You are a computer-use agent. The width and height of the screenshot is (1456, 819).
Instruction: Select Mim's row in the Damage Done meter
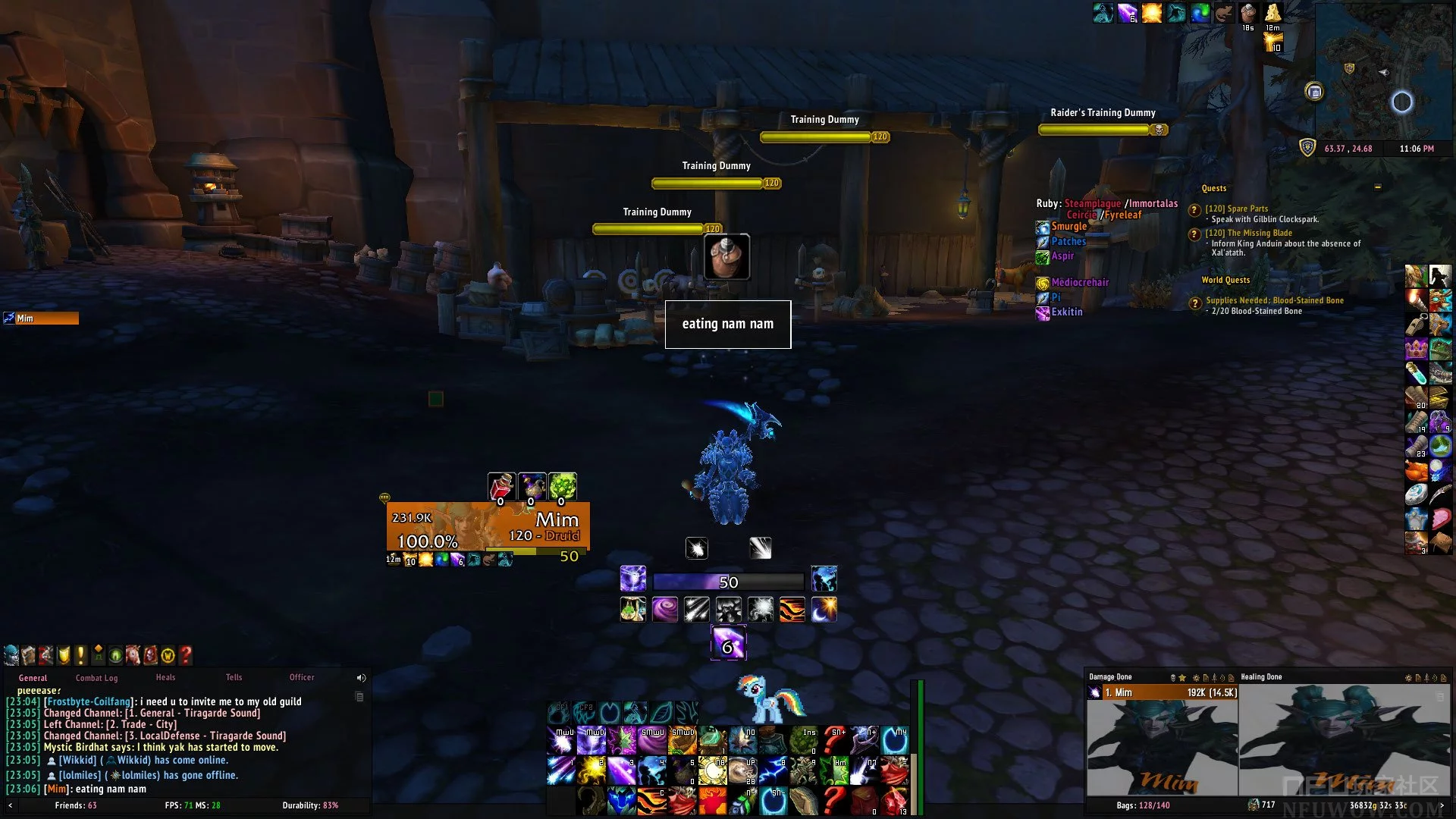pos(1162,692)
